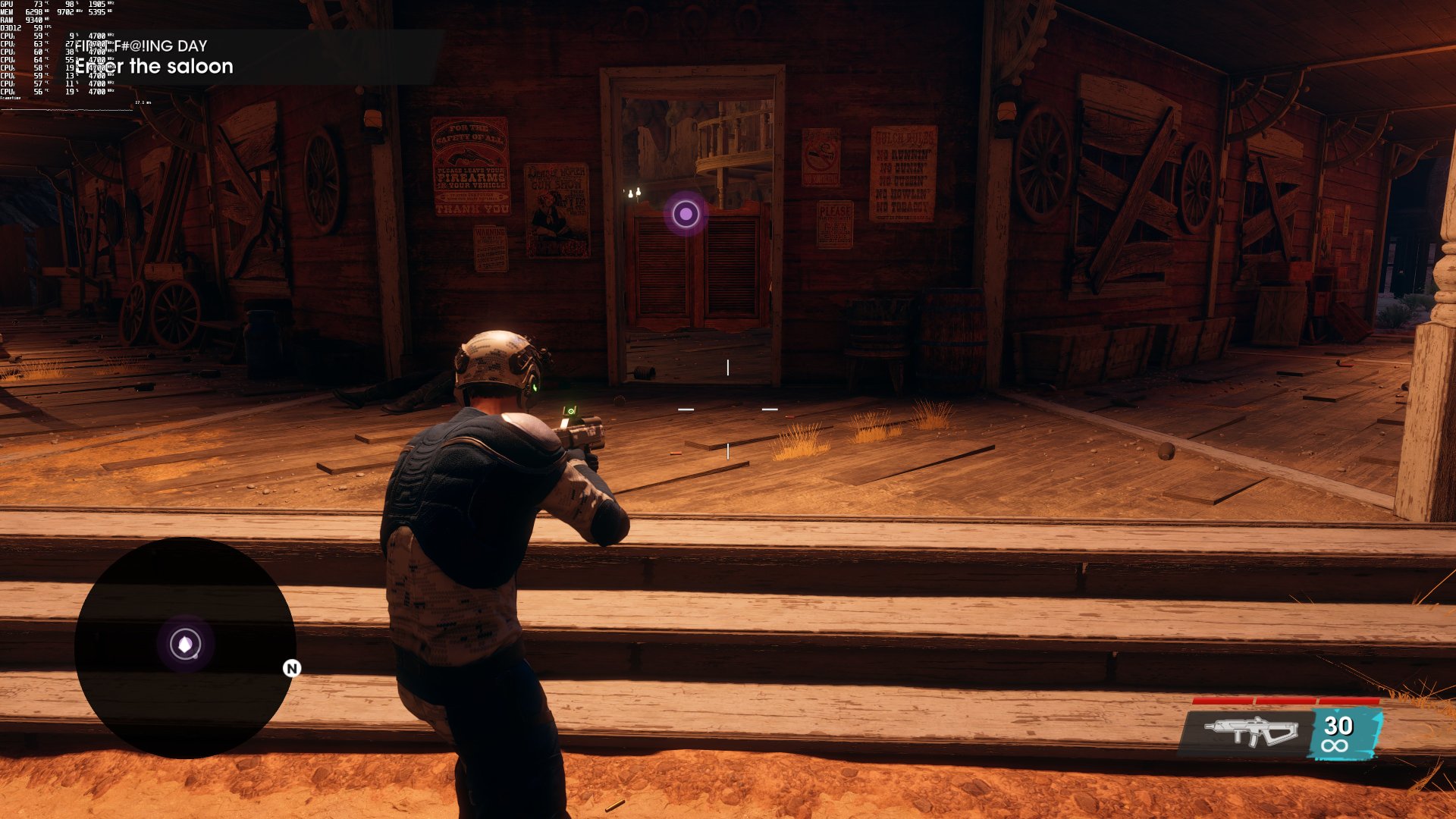Click the N compass marker near the minimap
Viewport: 1456px width, 819px height.
(290, 669)
